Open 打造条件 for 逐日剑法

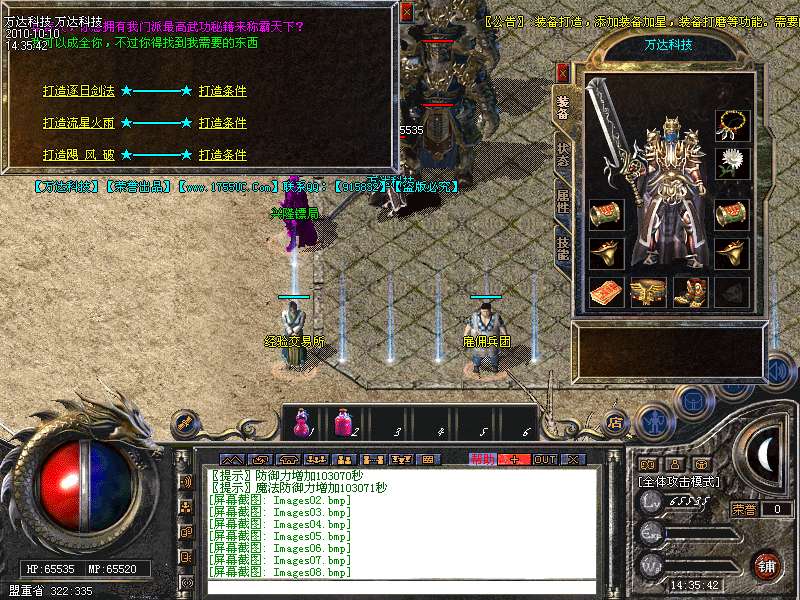(222, 91)
